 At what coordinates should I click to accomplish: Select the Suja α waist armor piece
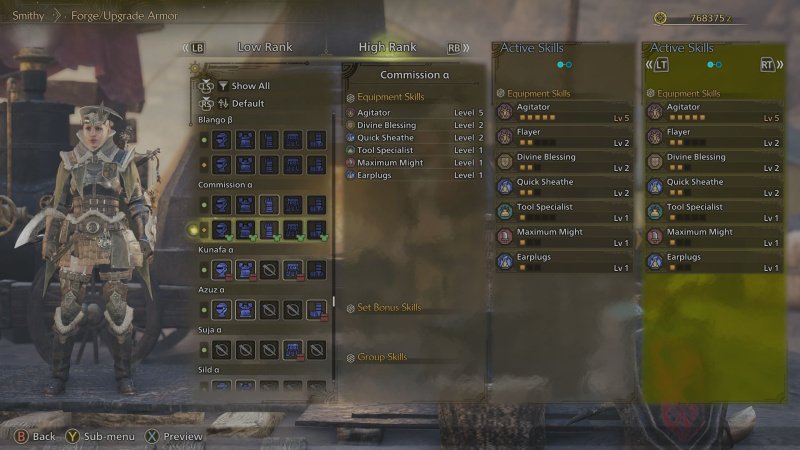[292, 349]
